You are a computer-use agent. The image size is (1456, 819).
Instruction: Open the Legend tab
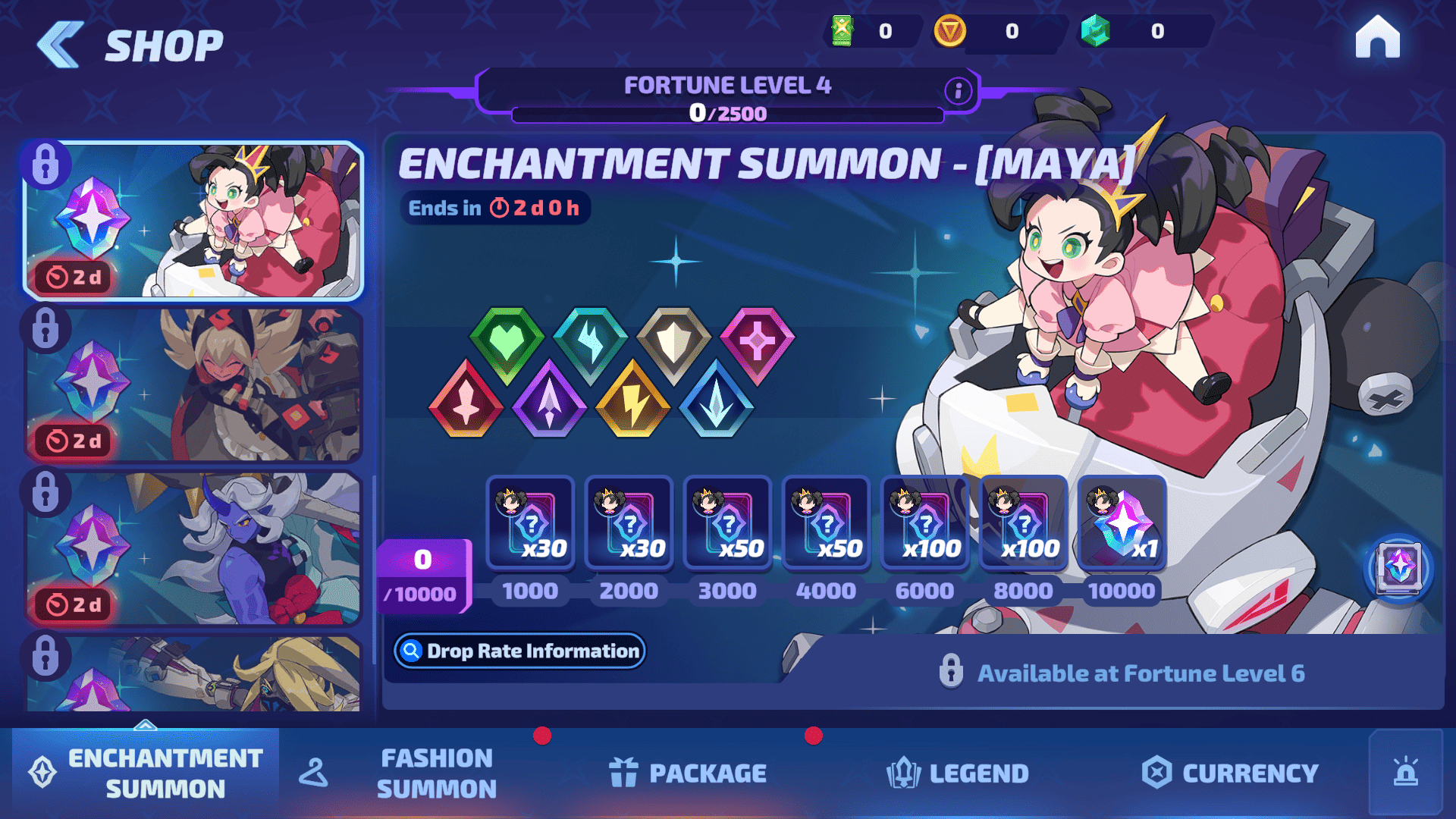pos(958,773)
